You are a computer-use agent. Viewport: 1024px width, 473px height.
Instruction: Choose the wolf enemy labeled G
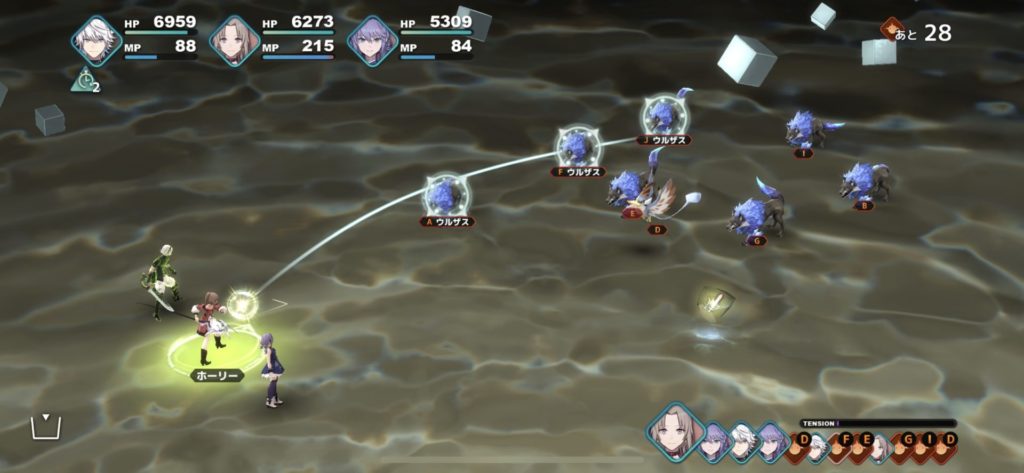click(756, 214)
